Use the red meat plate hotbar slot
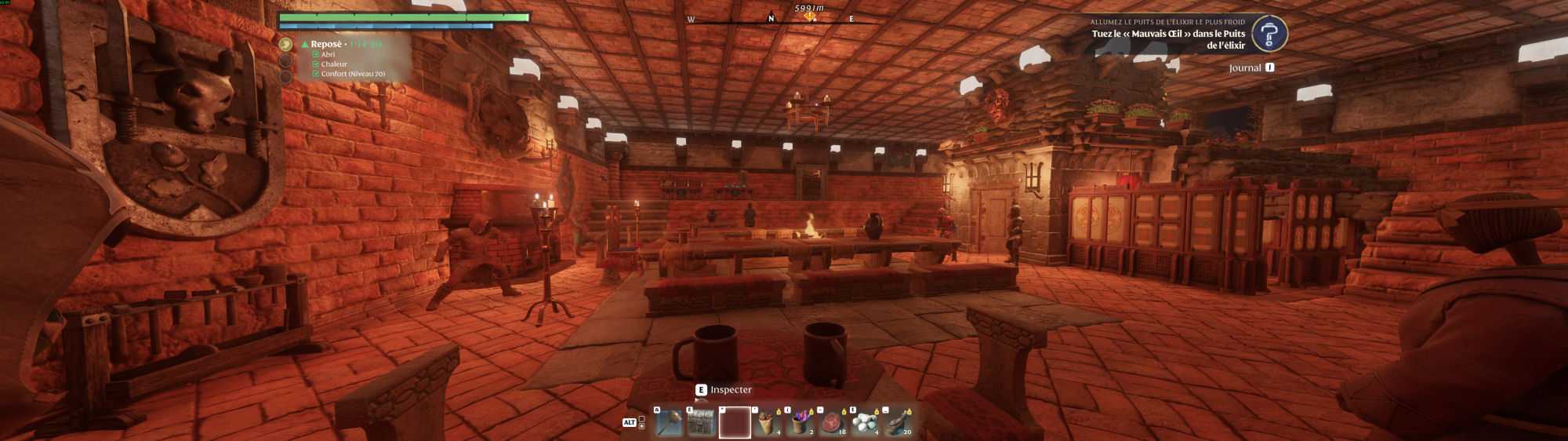The image size is (1568, 441). click(x=832, y=423)
